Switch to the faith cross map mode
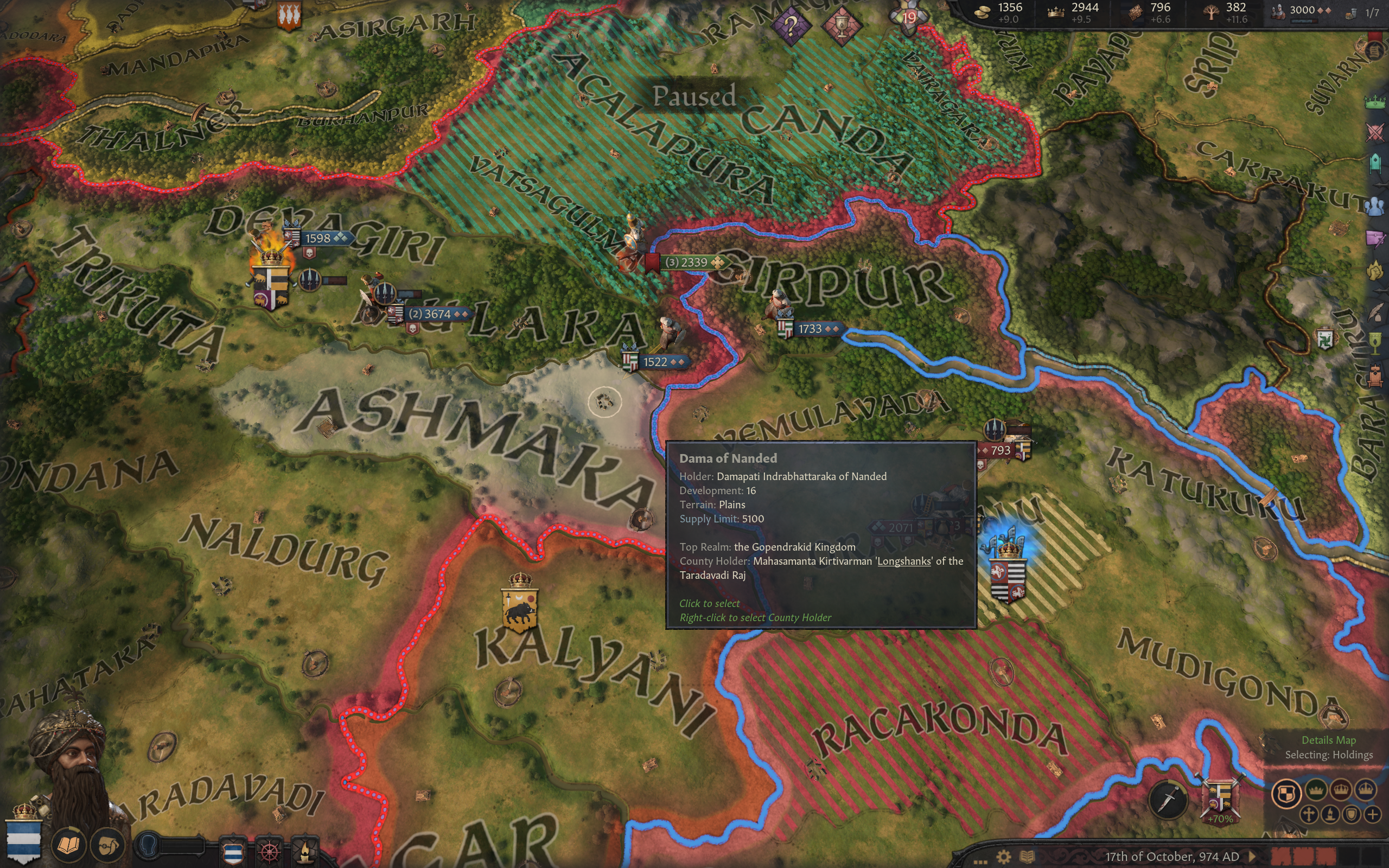Screen dimensions: 1389x868 [1309, 814]
